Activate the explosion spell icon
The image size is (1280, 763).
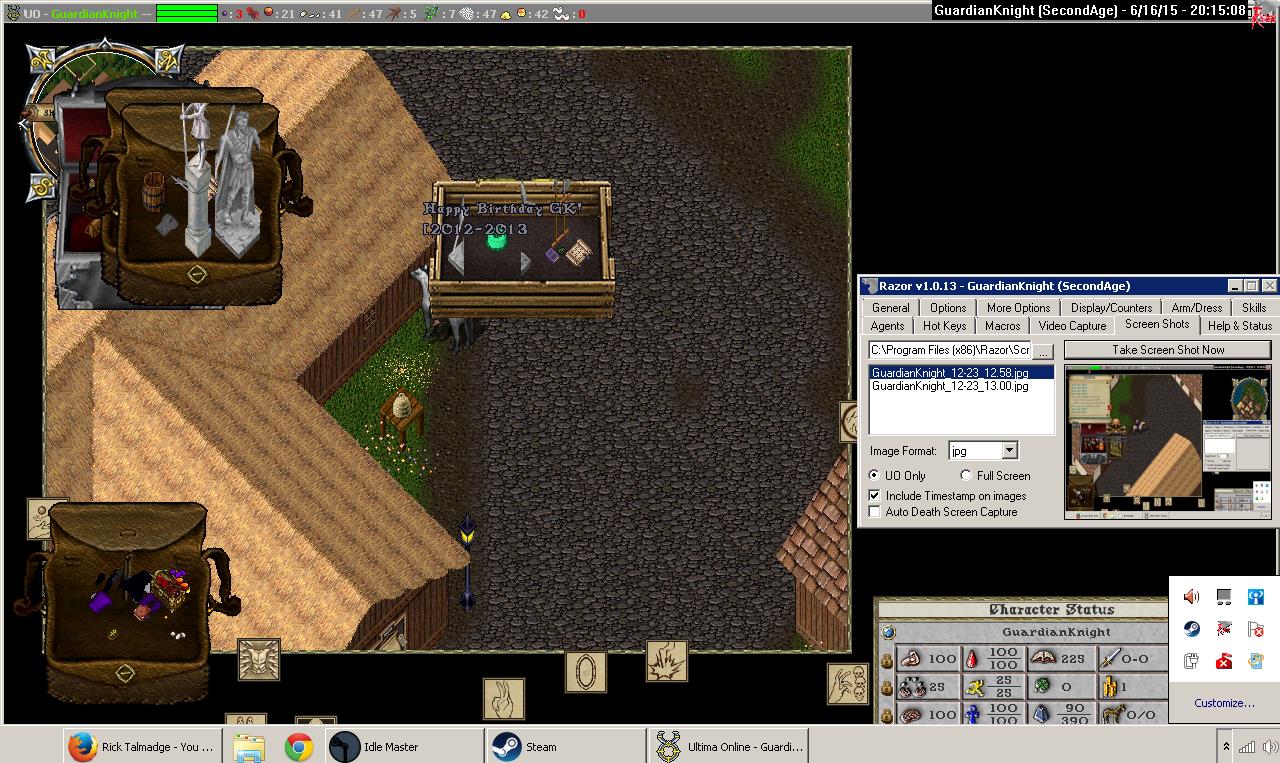tap(666, 662)
